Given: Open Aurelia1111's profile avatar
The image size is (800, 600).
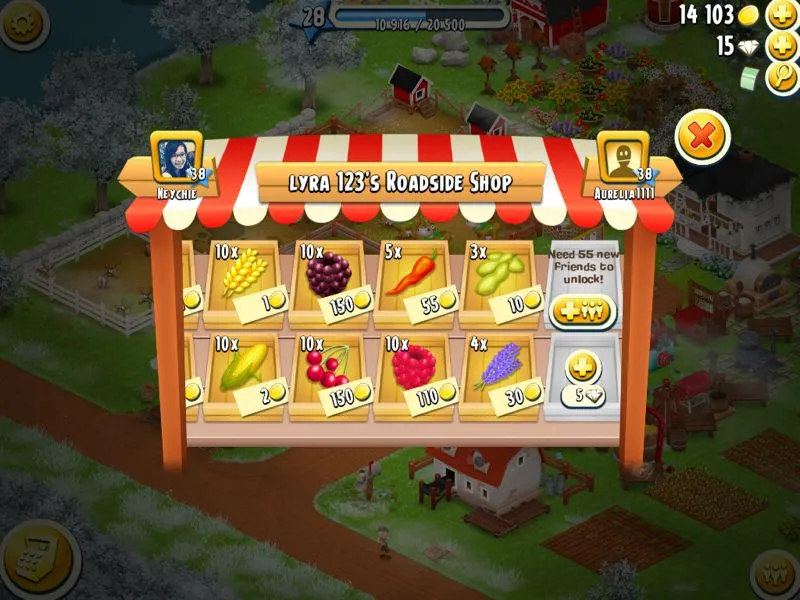Looking at the screenshot, I should tap(623, 157).
